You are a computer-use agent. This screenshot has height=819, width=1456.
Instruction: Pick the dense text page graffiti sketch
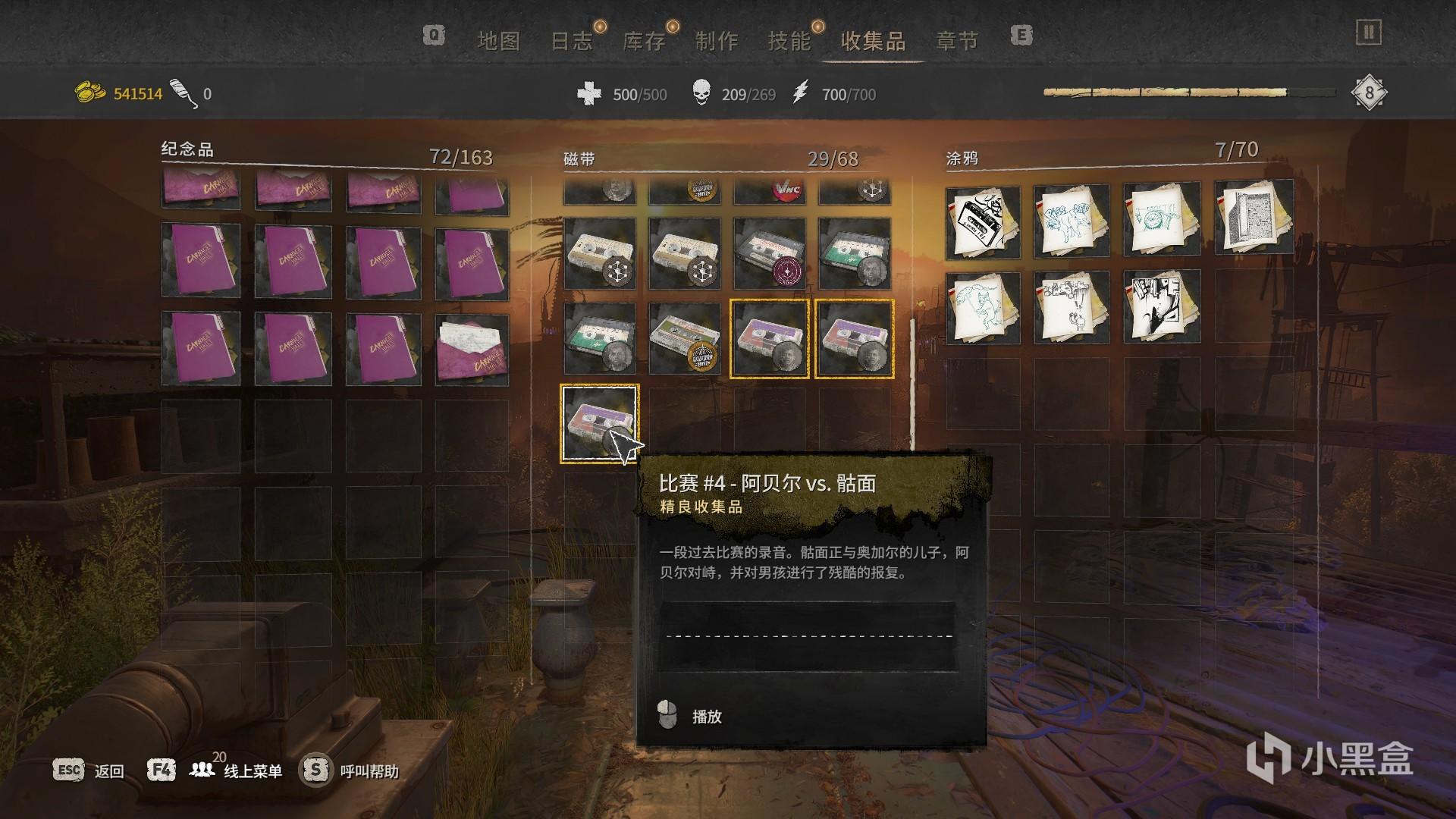click(x=1254, y=217)
